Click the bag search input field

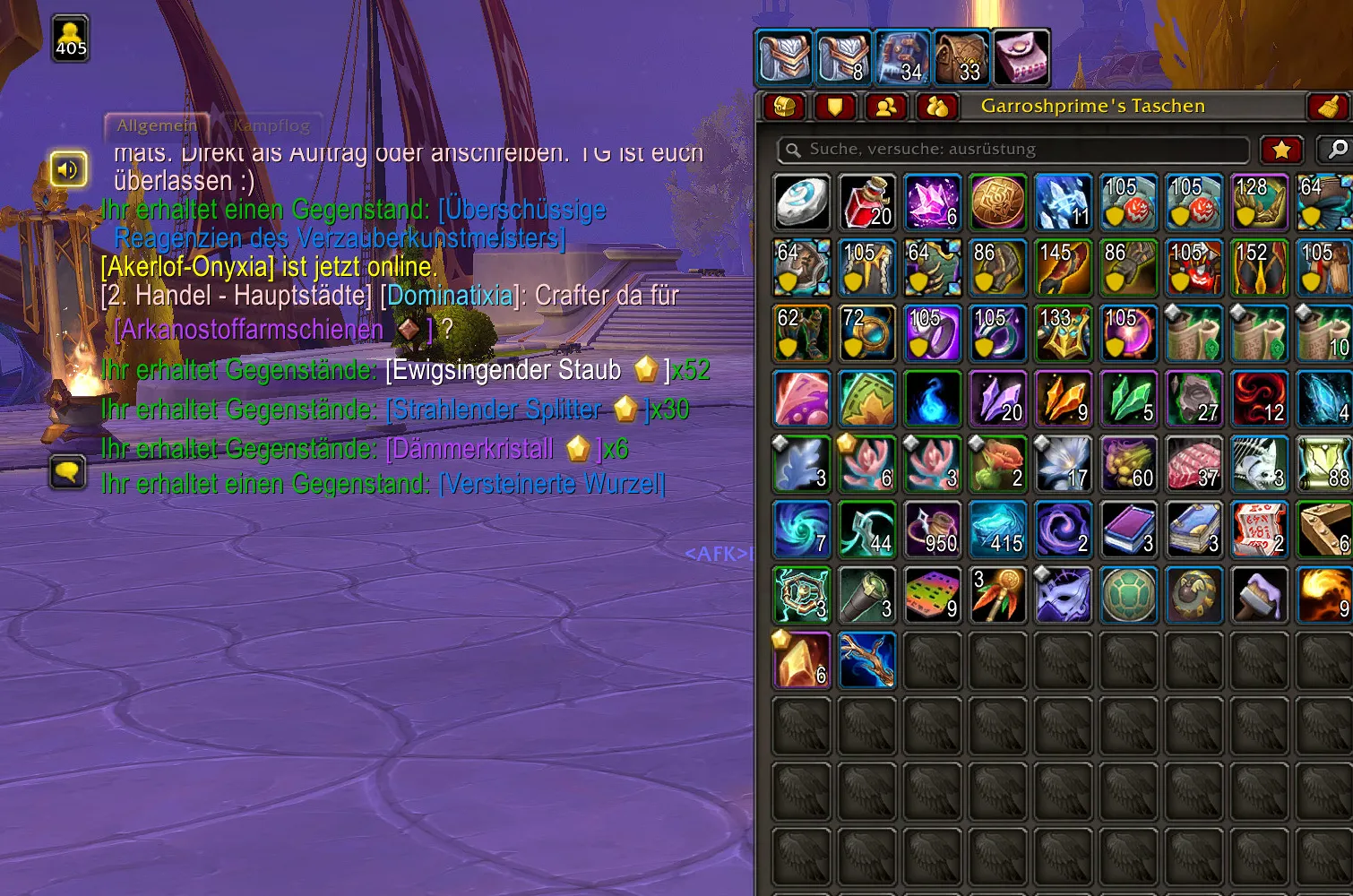(1013, 150)
